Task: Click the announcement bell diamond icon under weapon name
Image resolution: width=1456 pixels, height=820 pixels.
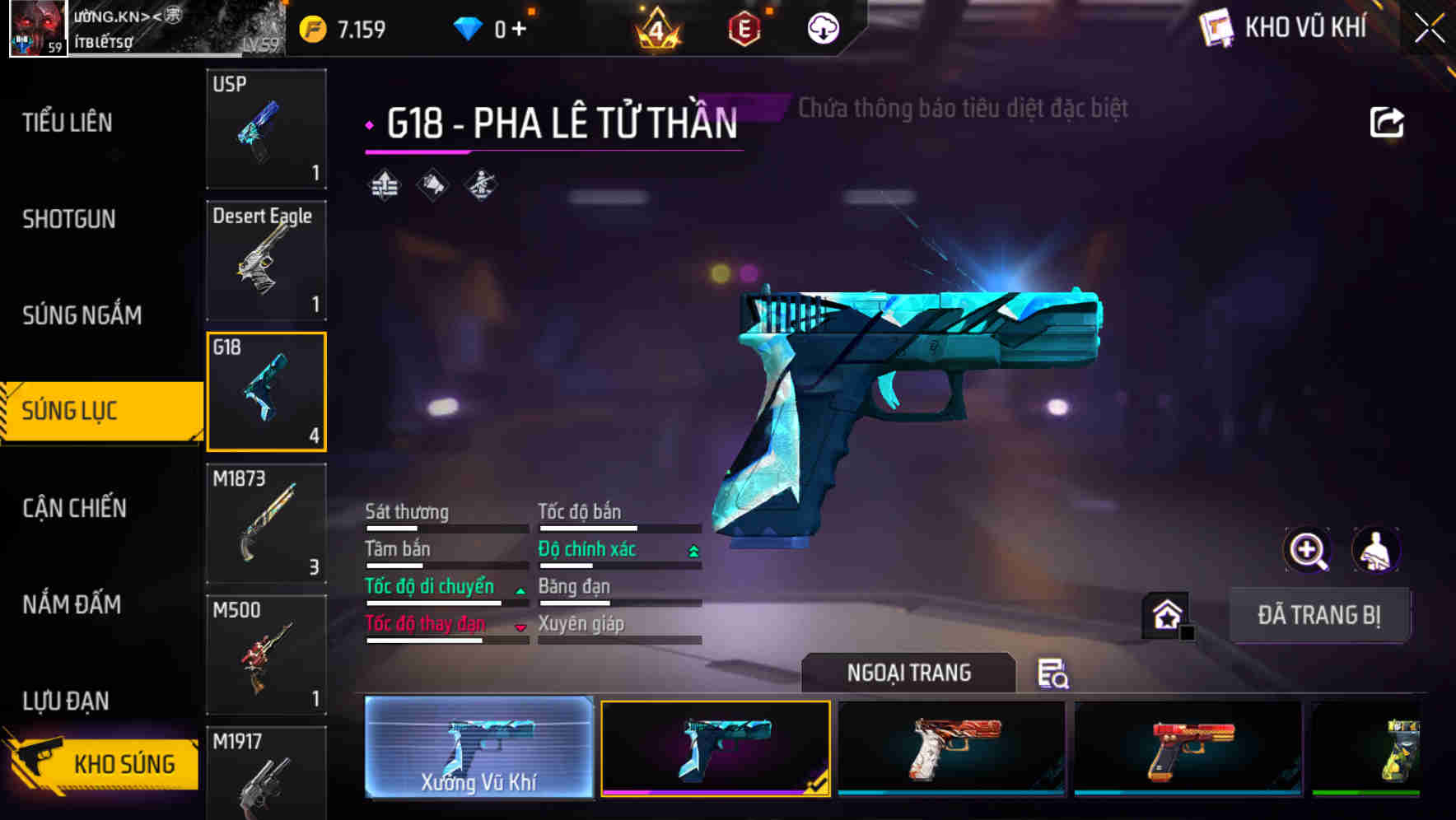Action: tap(432, 184)
